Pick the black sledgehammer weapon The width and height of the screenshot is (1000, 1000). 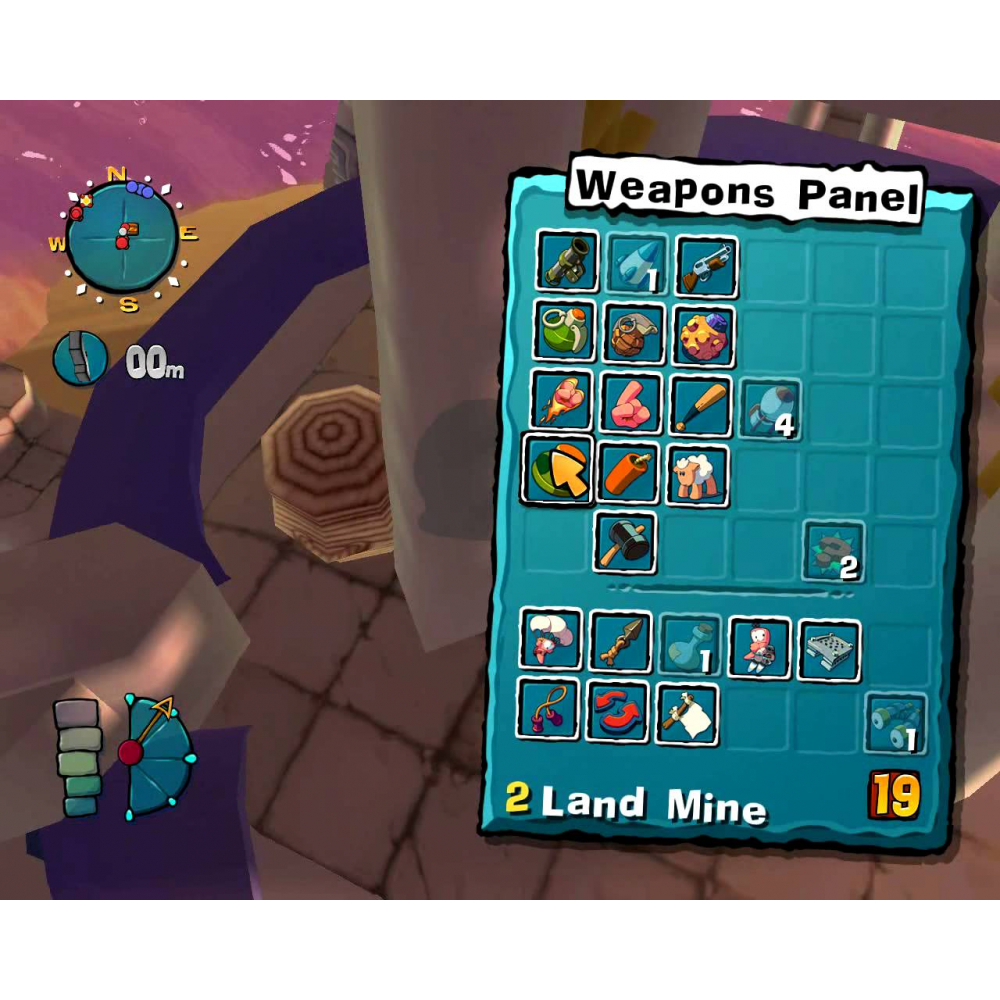[626, 543]
